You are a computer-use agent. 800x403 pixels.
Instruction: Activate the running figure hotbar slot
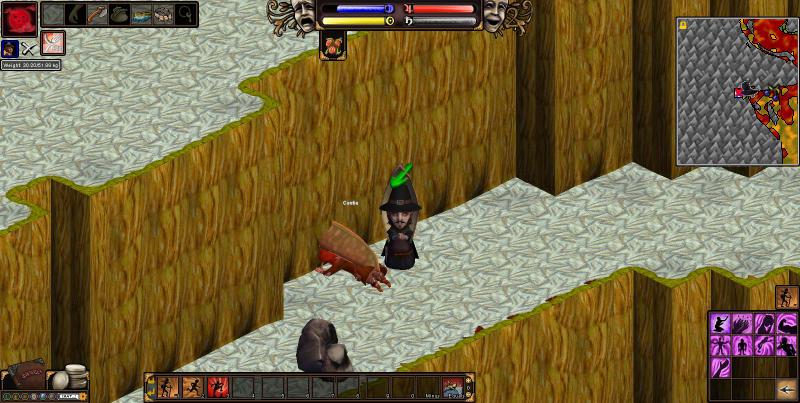pyautogui.click(x=193, y=387)
